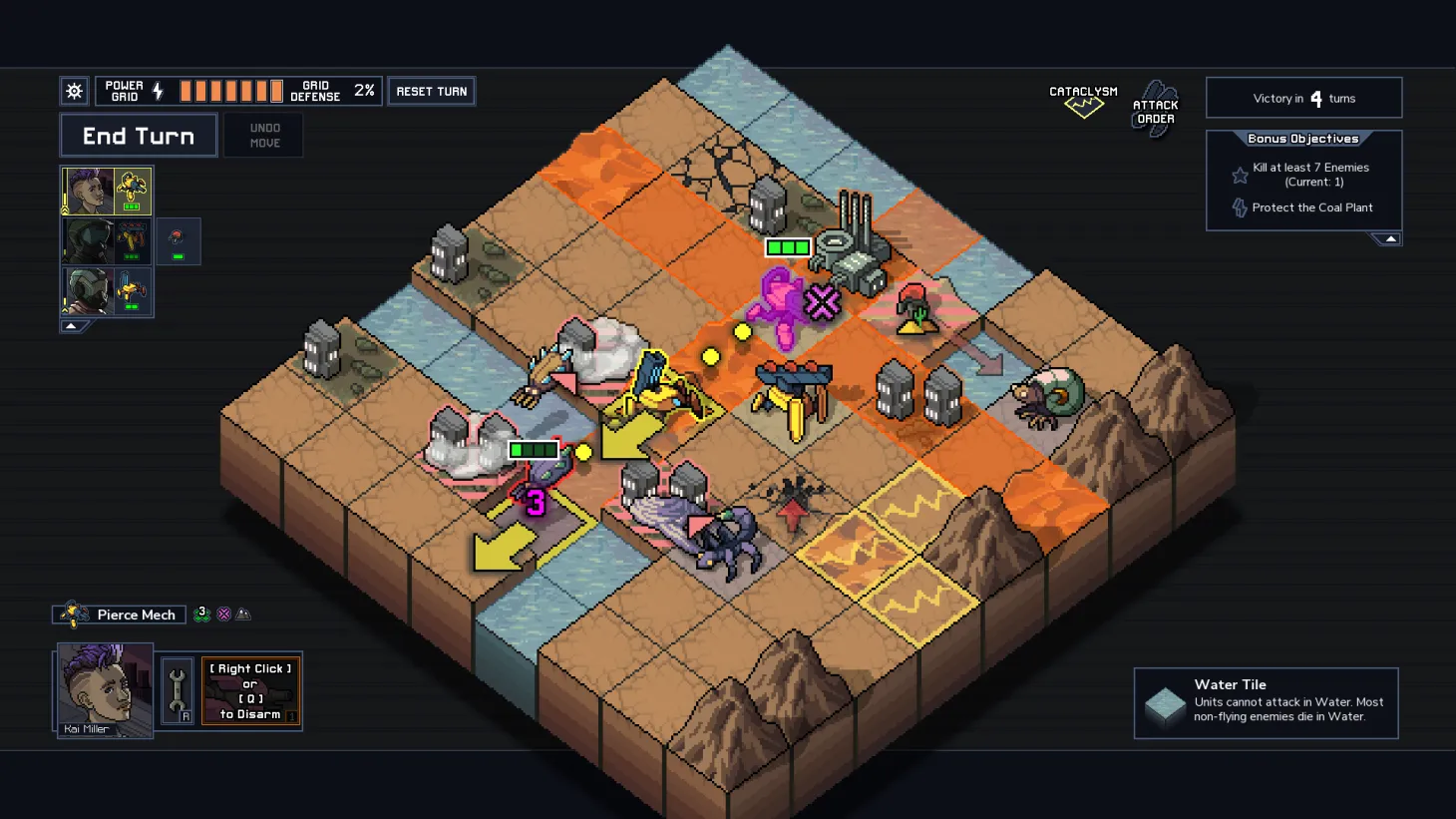Click the Repair wrench skill icon

pyautogui.click(x=177, y=690)
